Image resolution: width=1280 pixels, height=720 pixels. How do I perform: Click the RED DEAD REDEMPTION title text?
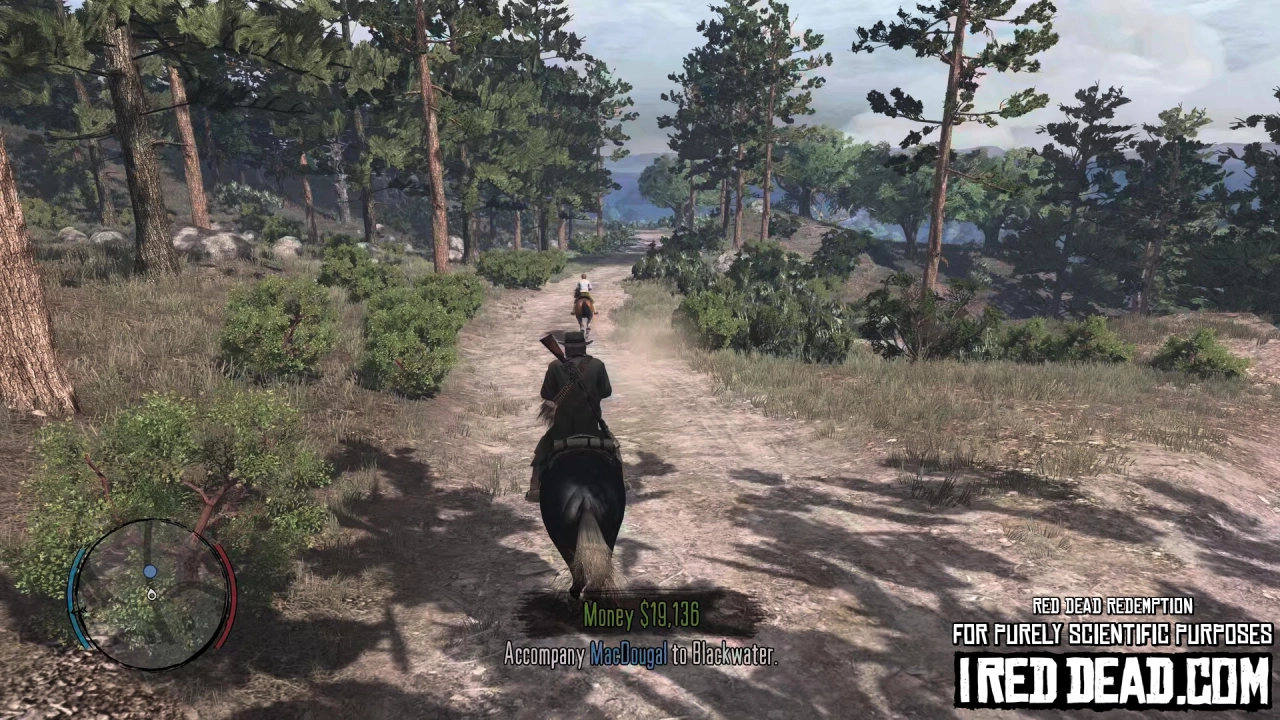click(1113, 606)
